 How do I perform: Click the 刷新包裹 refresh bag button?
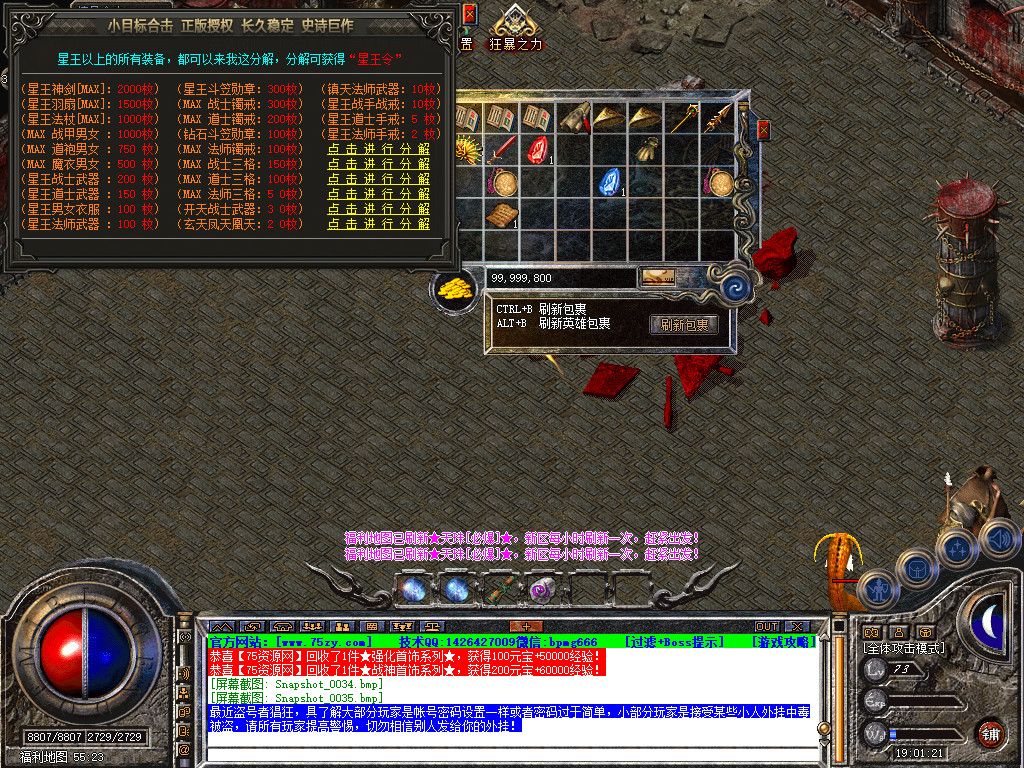[x=684, y=325]
